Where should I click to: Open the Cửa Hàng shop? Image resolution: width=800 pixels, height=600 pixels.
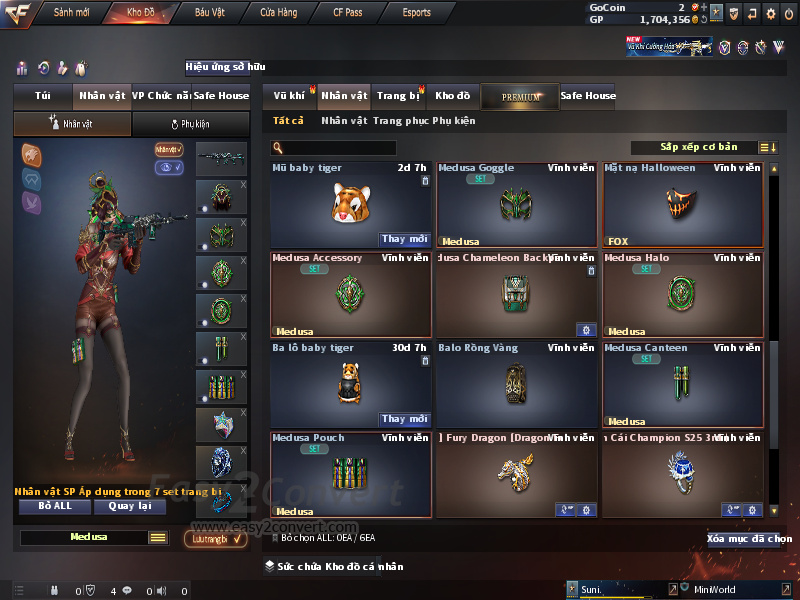[278, 13]
